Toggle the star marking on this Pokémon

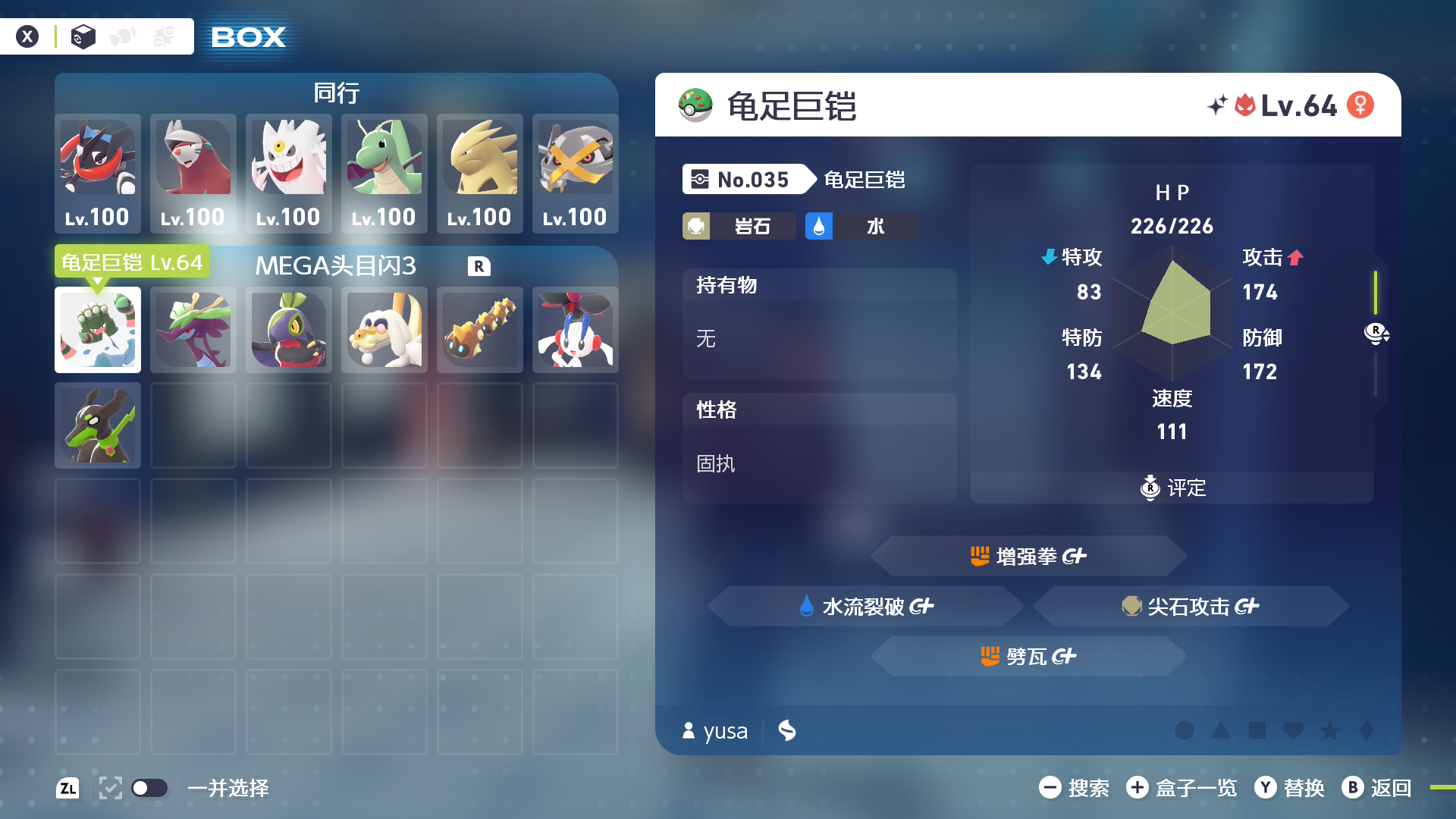pyautogui.click(x=1329, y=730)
